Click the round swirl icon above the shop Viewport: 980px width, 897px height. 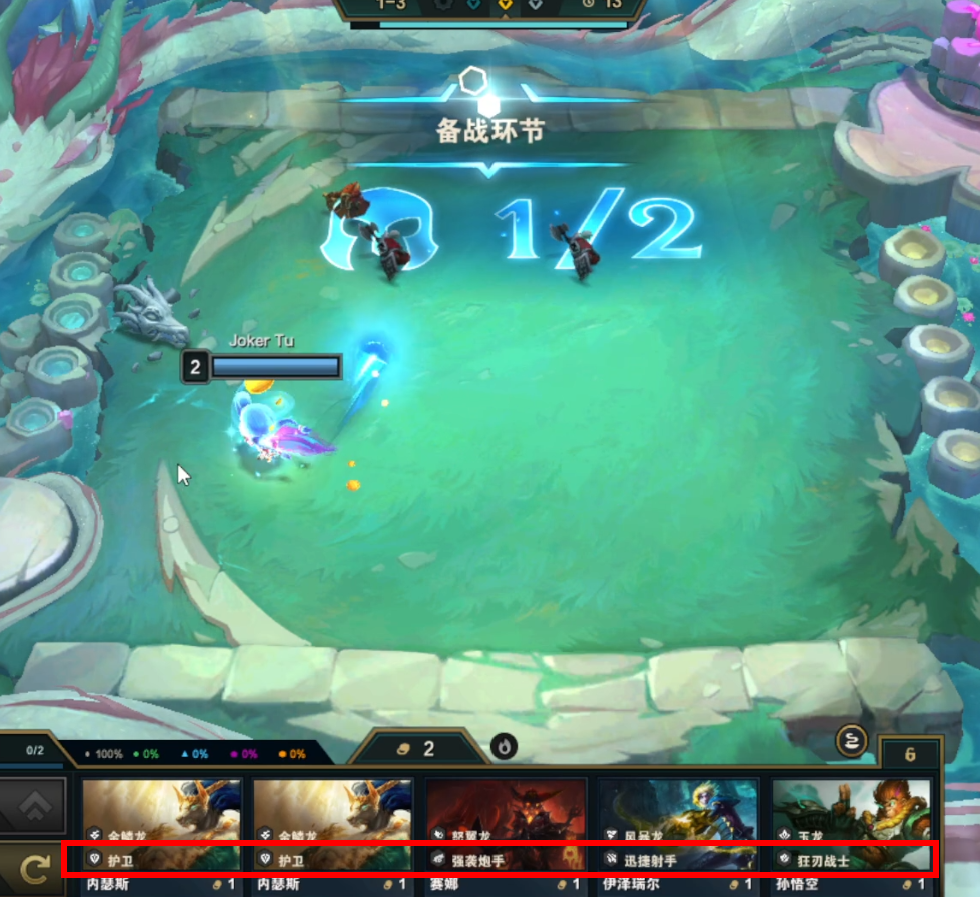849,741
